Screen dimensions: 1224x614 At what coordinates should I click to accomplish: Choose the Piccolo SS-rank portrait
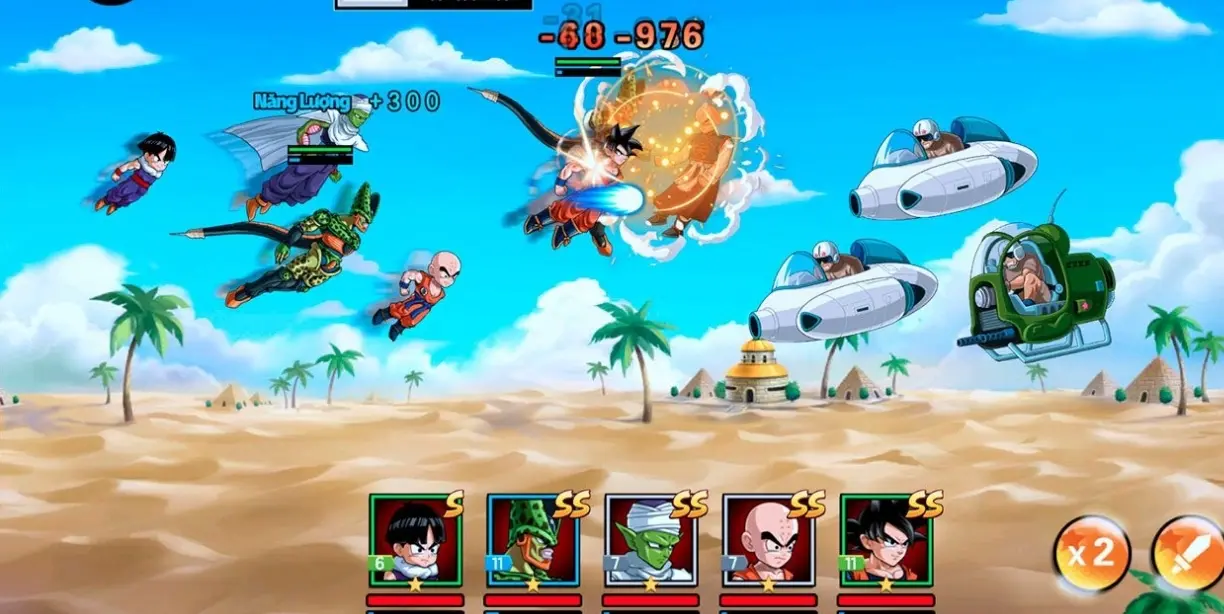point(651,540)
